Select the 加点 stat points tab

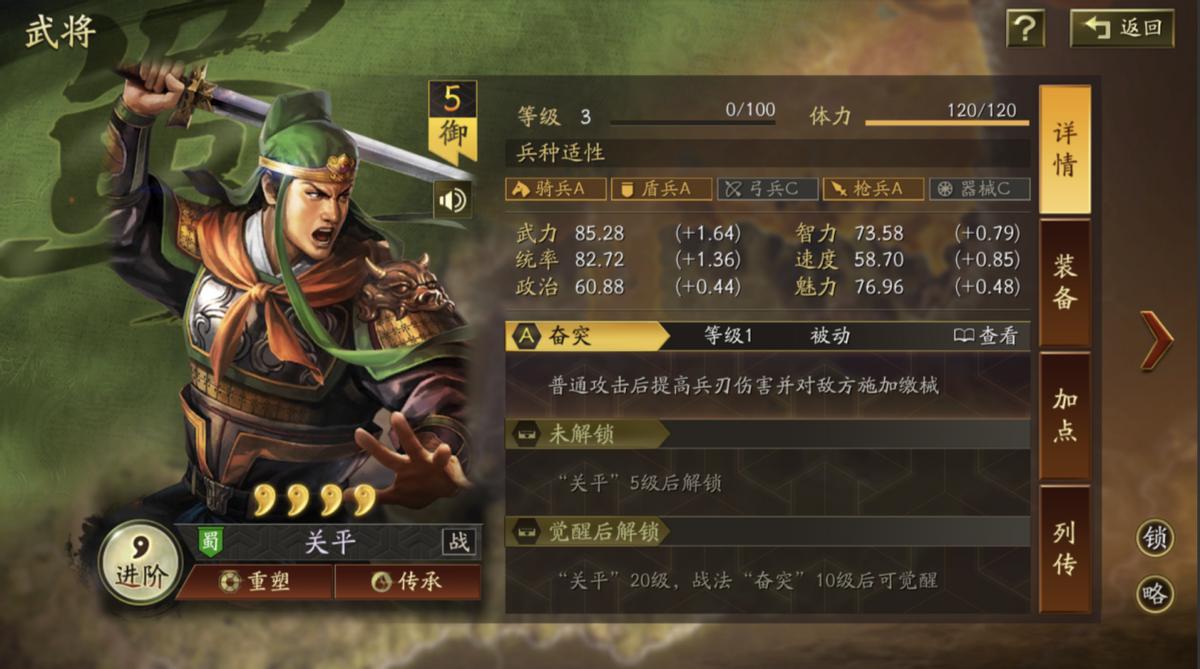[1064, 415]
